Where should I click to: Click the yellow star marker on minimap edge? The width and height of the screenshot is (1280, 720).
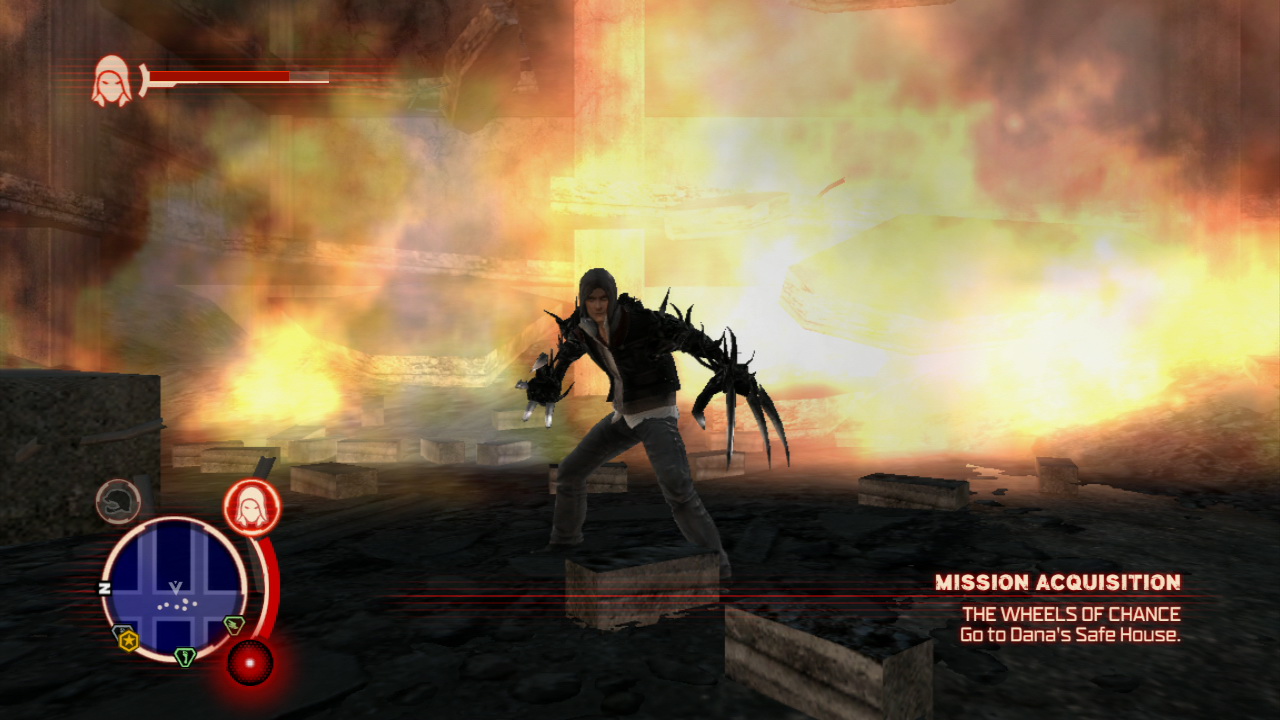128,640
